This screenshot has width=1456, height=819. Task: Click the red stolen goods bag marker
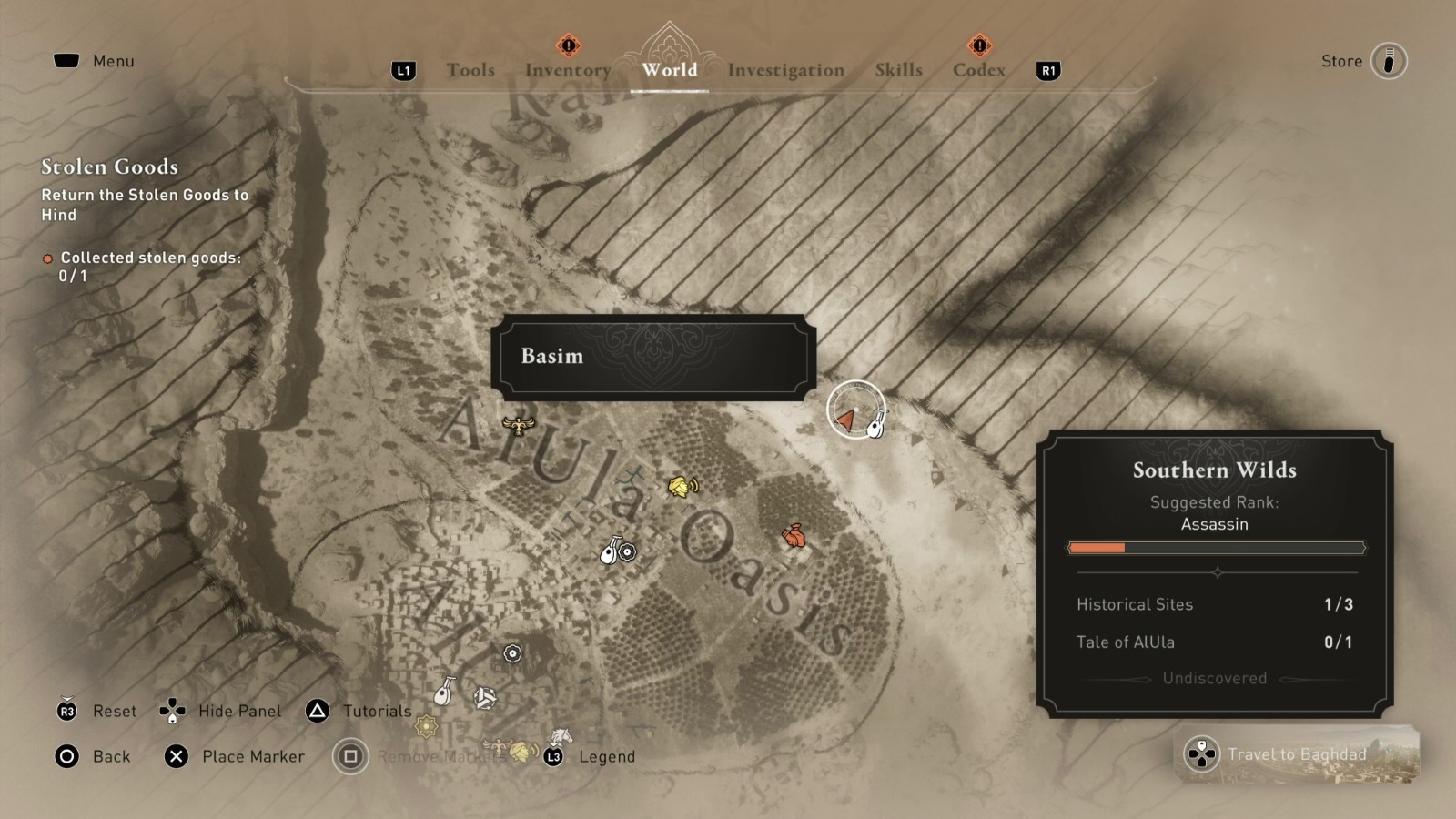click(794, 537)
